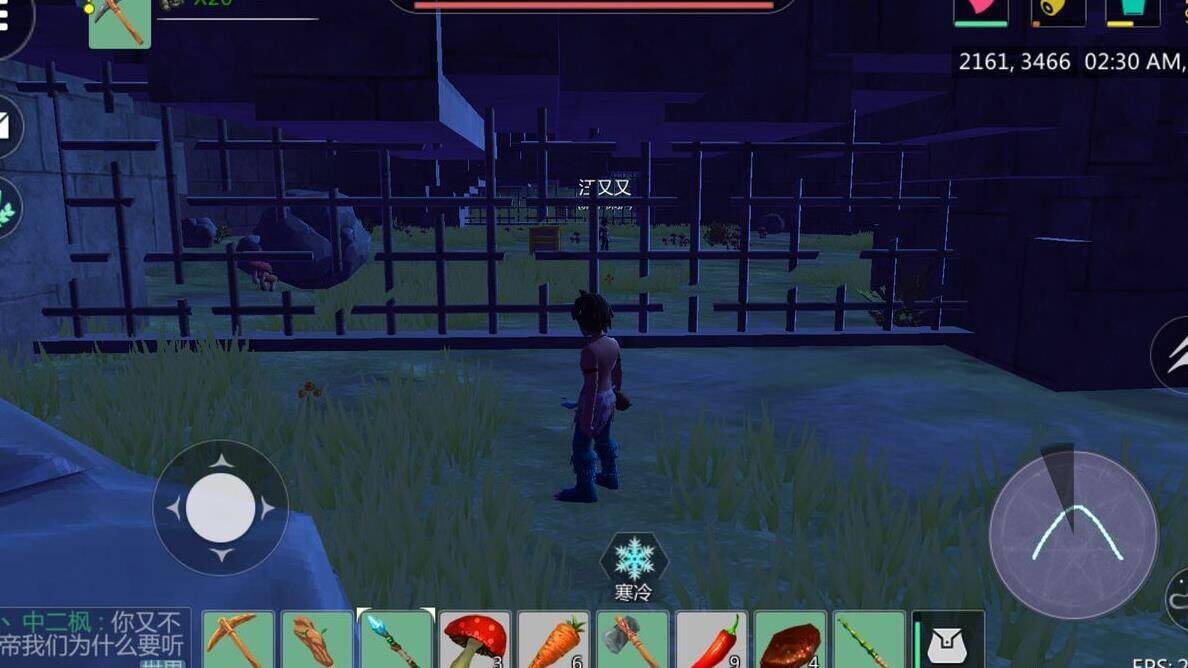Choose the blue crystal staff slot
This screenshot has height=668, width=1188.
pos(395,640)
